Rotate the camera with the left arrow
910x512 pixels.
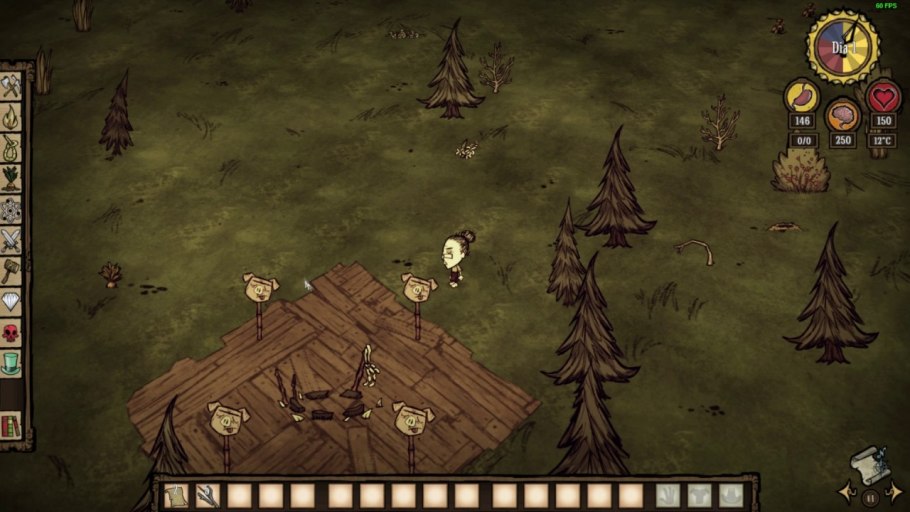(x=848, y=492)
